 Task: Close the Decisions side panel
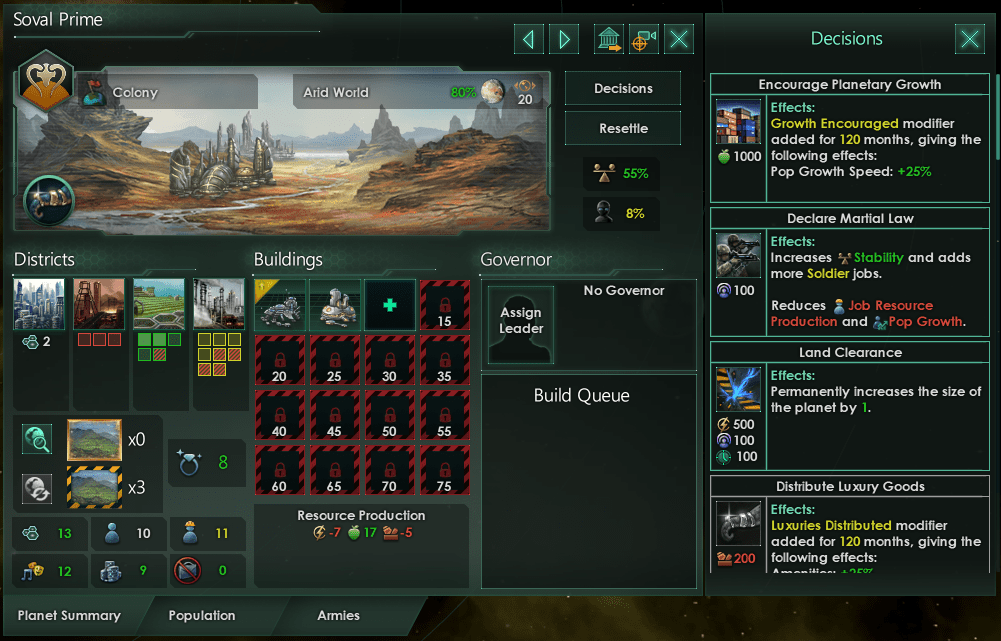coord(969,39)
